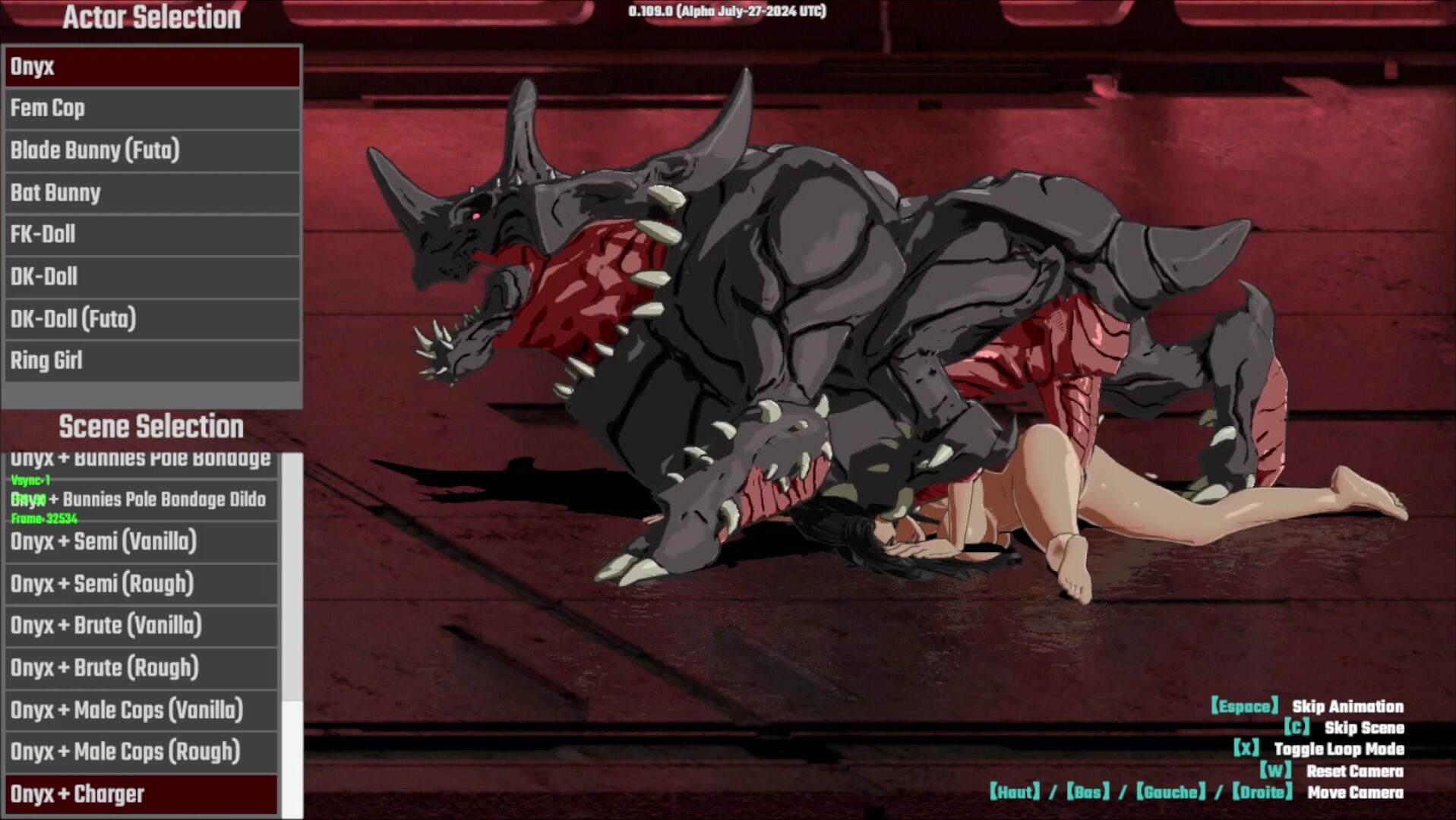Select Onyx in the actor list
Screen dimensions: 1456x820
[152, 67]
